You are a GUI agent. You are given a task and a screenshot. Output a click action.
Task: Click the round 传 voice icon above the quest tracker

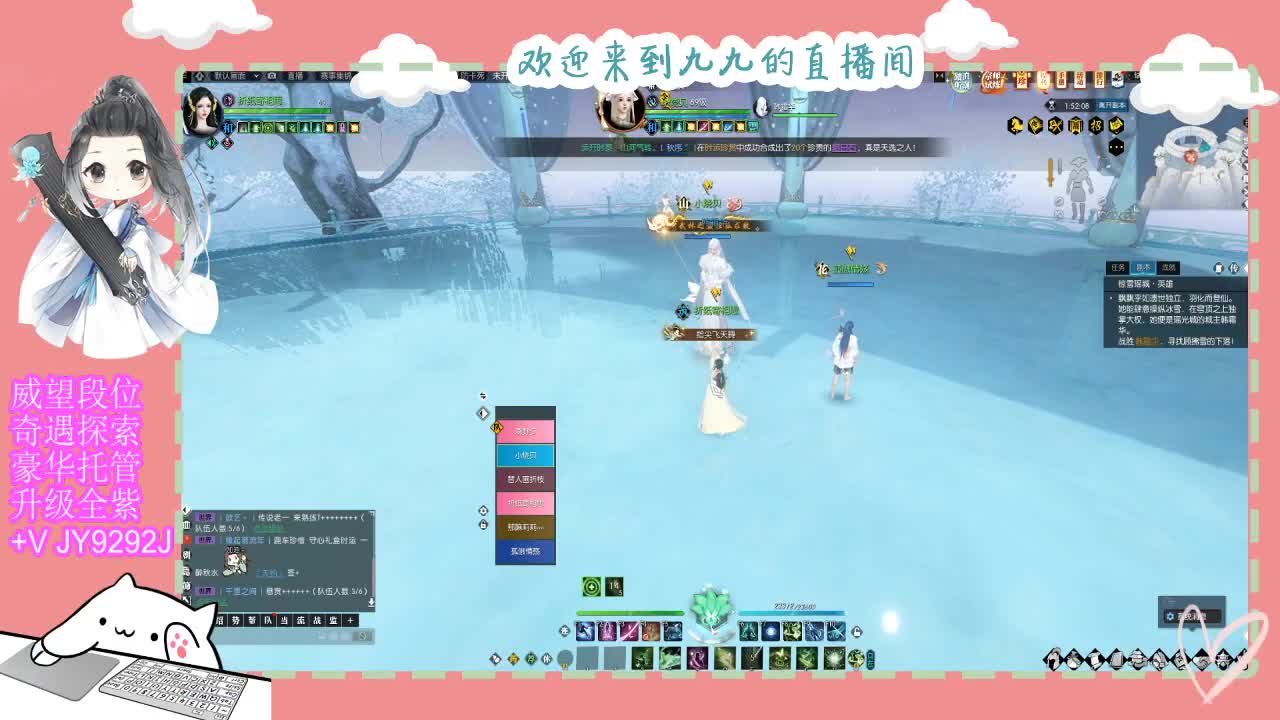pyautogui.click(x=1233, y=269)
